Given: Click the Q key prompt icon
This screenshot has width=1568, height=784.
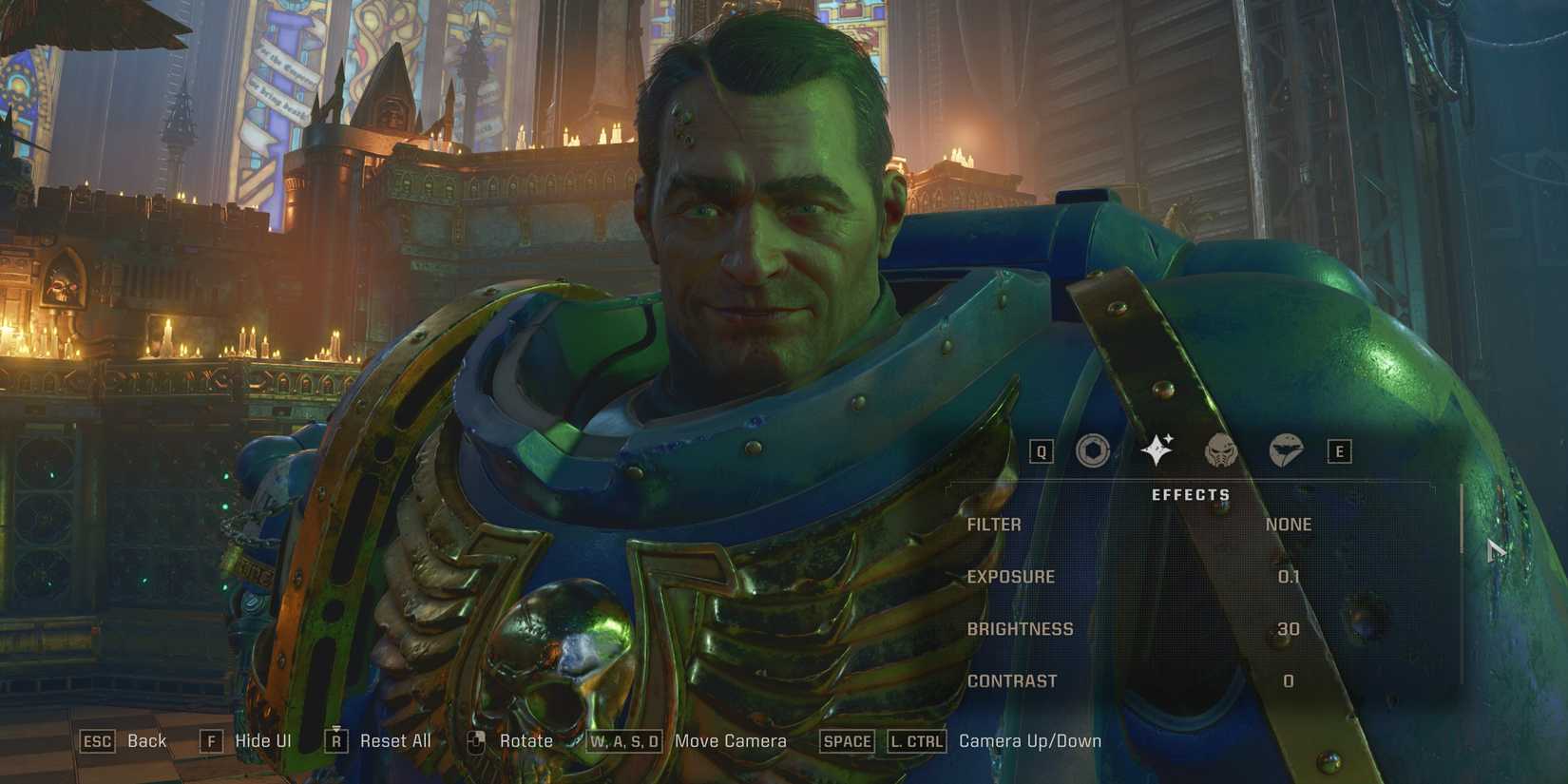Looking at the screenshot, I should [1042, 451].
